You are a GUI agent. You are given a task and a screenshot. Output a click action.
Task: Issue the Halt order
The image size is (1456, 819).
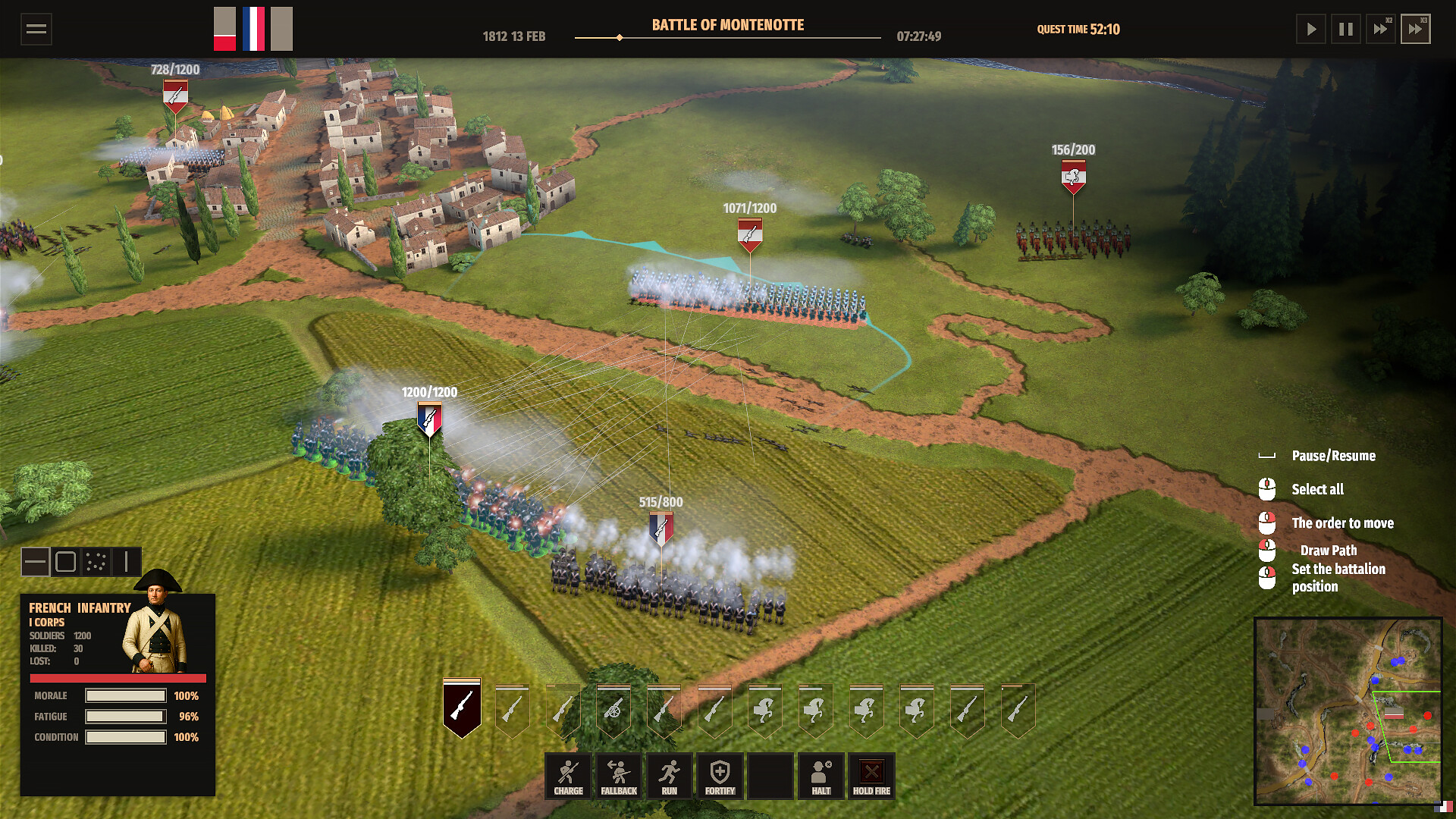[821, 776]
